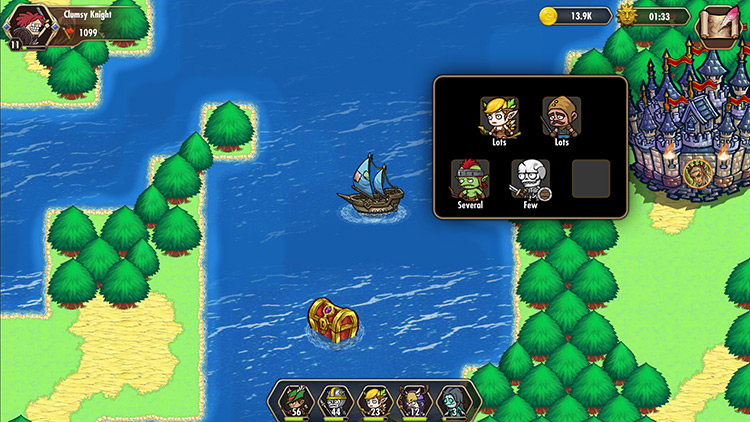This screenshot has height=422, width=750.
Task: Choose the green goblin with red mohawk
Action: pyautogui.click(x=469, y=180)
